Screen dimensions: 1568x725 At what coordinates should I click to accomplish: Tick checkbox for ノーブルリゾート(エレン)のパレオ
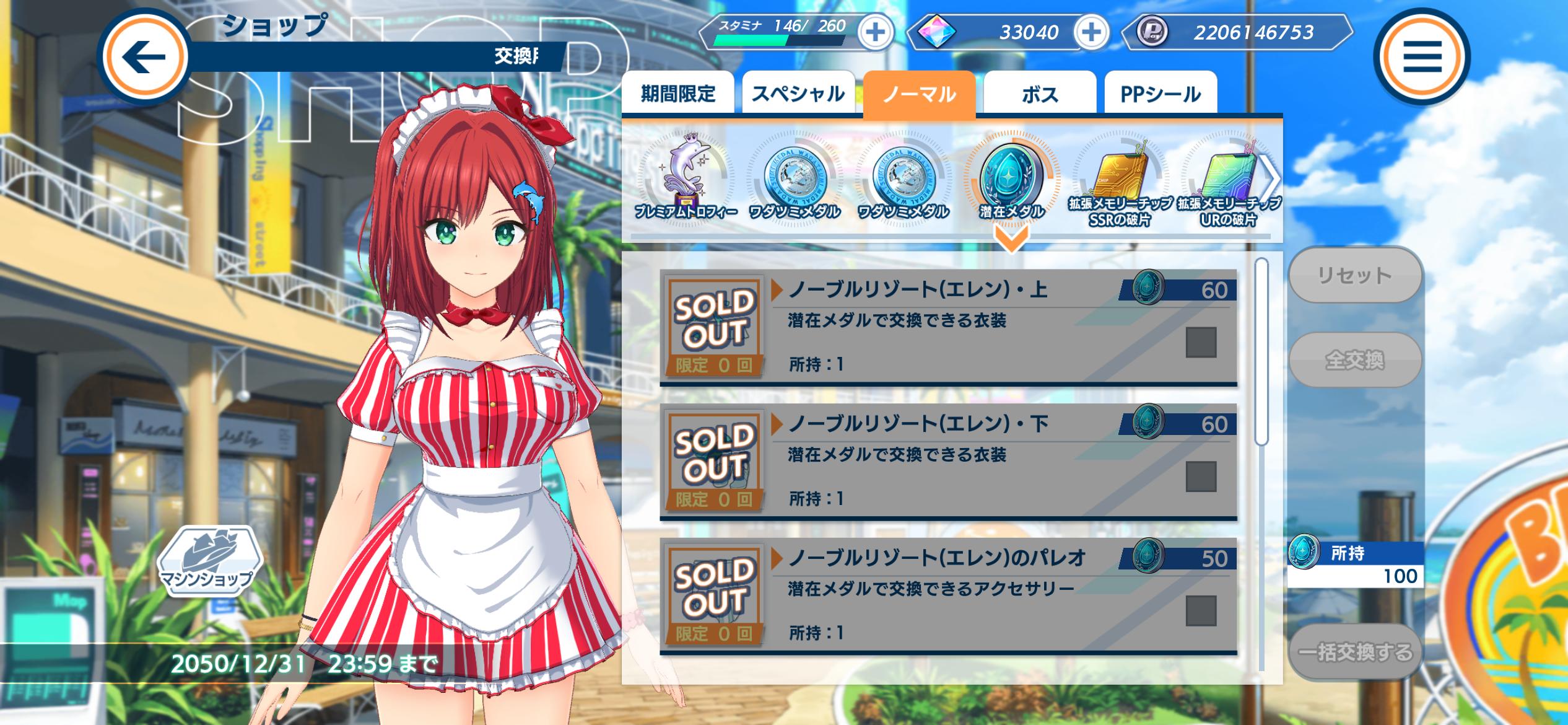click(1201, 611)
